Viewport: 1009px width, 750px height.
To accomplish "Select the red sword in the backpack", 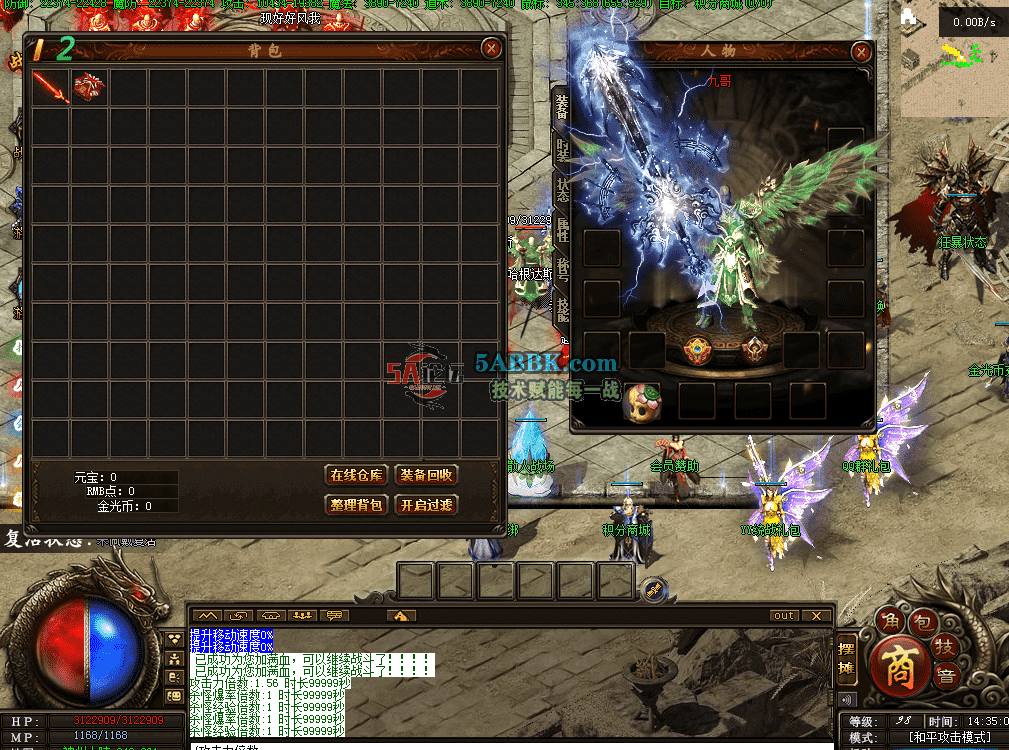I will coord(50,87).
